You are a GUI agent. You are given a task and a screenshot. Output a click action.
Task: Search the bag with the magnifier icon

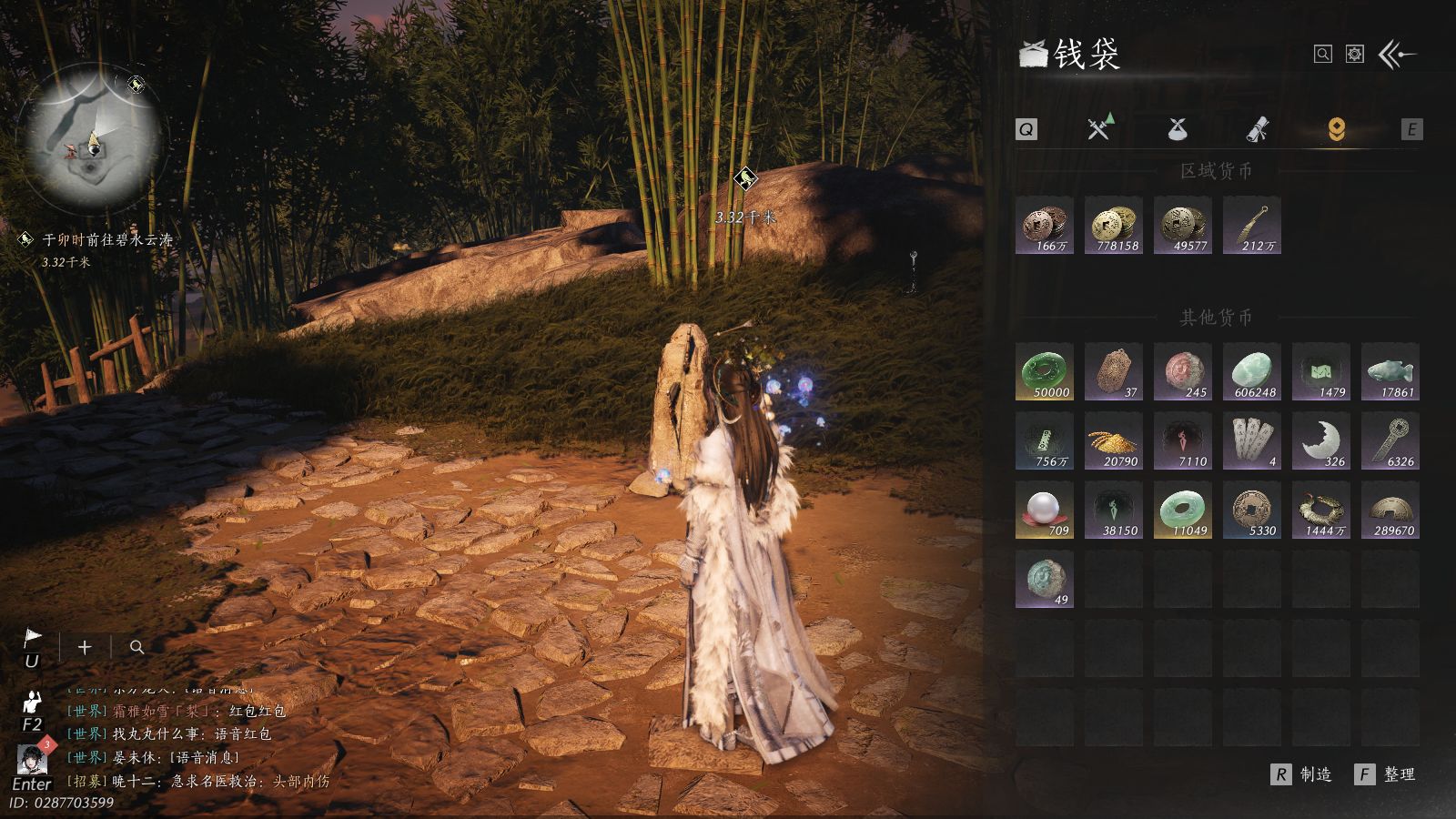[x=1323, y=55]
